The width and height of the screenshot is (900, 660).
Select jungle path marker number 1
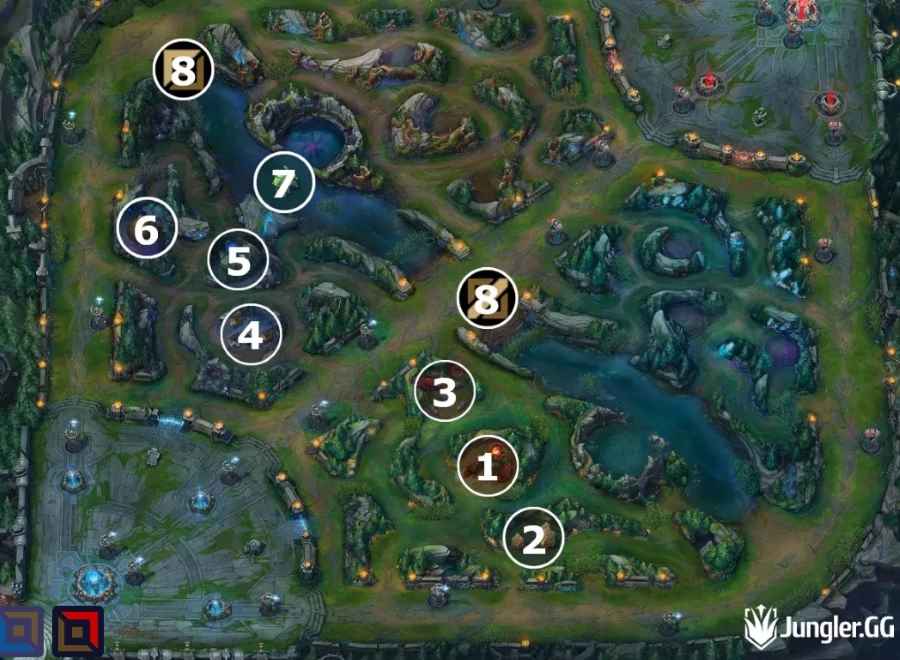pos(488,466)
